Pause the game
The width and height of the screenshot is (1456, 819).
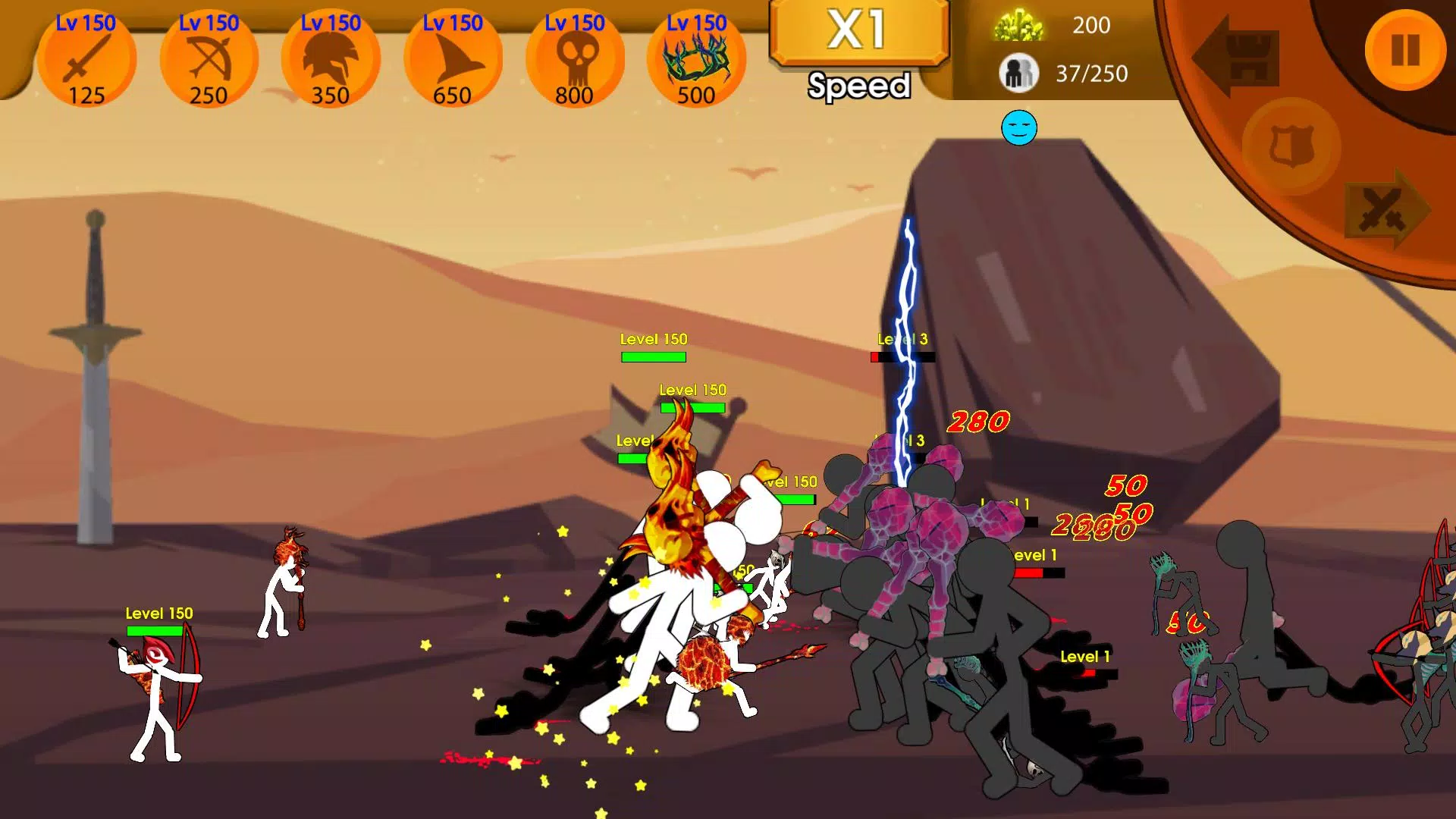point(1404,50)
